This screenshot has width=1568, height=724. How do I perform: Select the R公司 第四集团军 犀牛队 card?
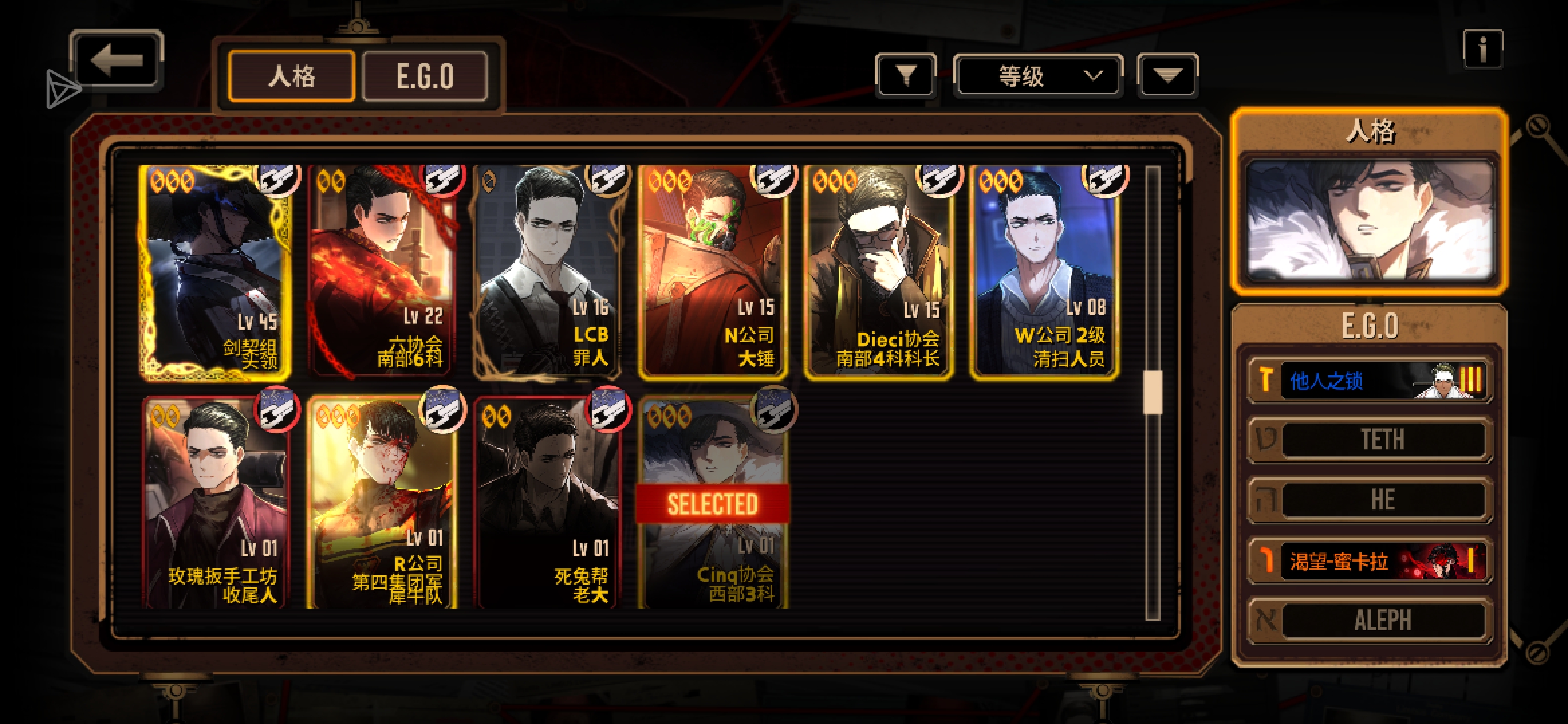click(x=382, y=503)
